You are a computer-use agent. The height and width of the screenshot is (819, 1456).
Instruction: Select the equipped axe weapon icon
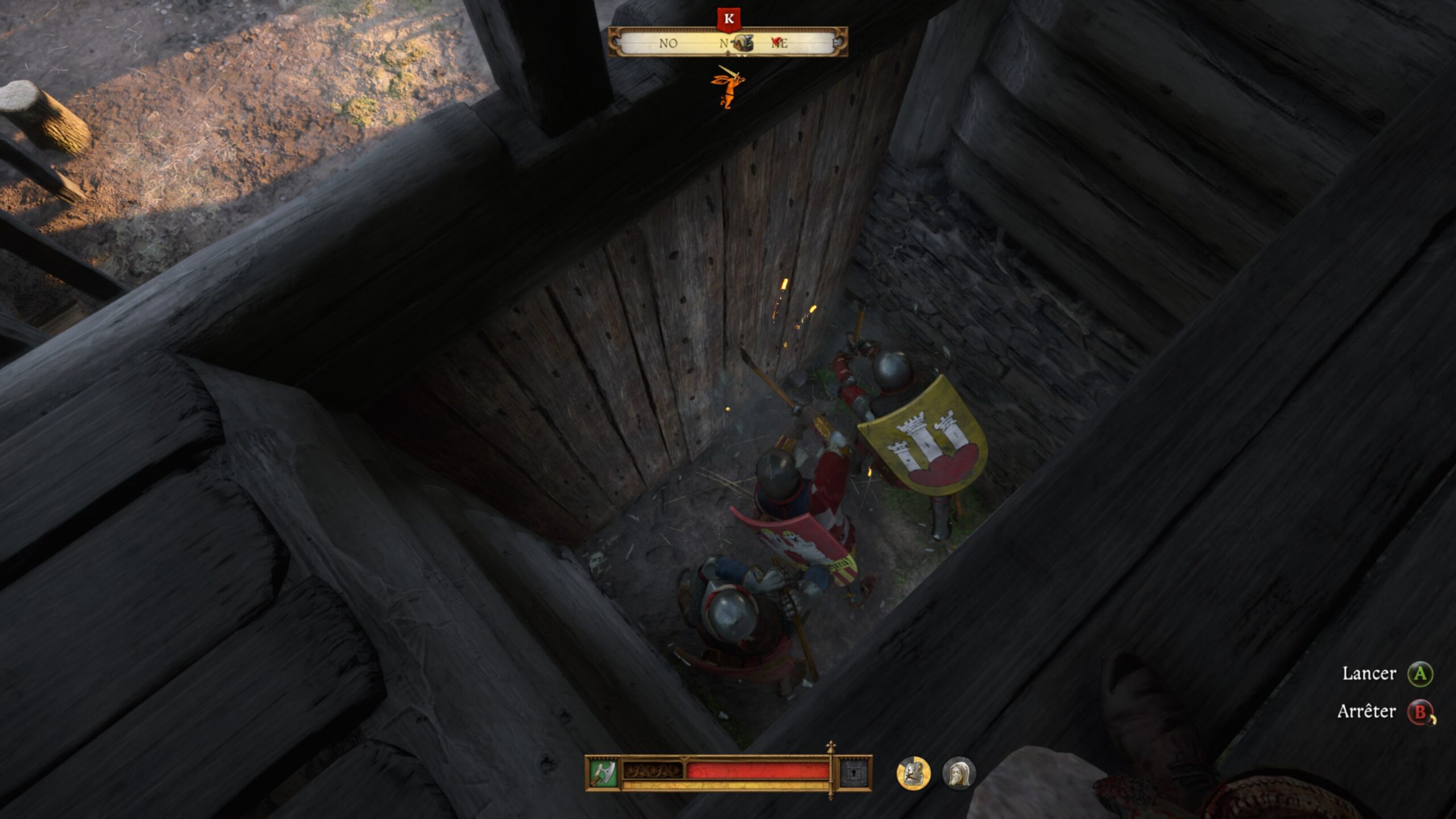tap(603, 773)
